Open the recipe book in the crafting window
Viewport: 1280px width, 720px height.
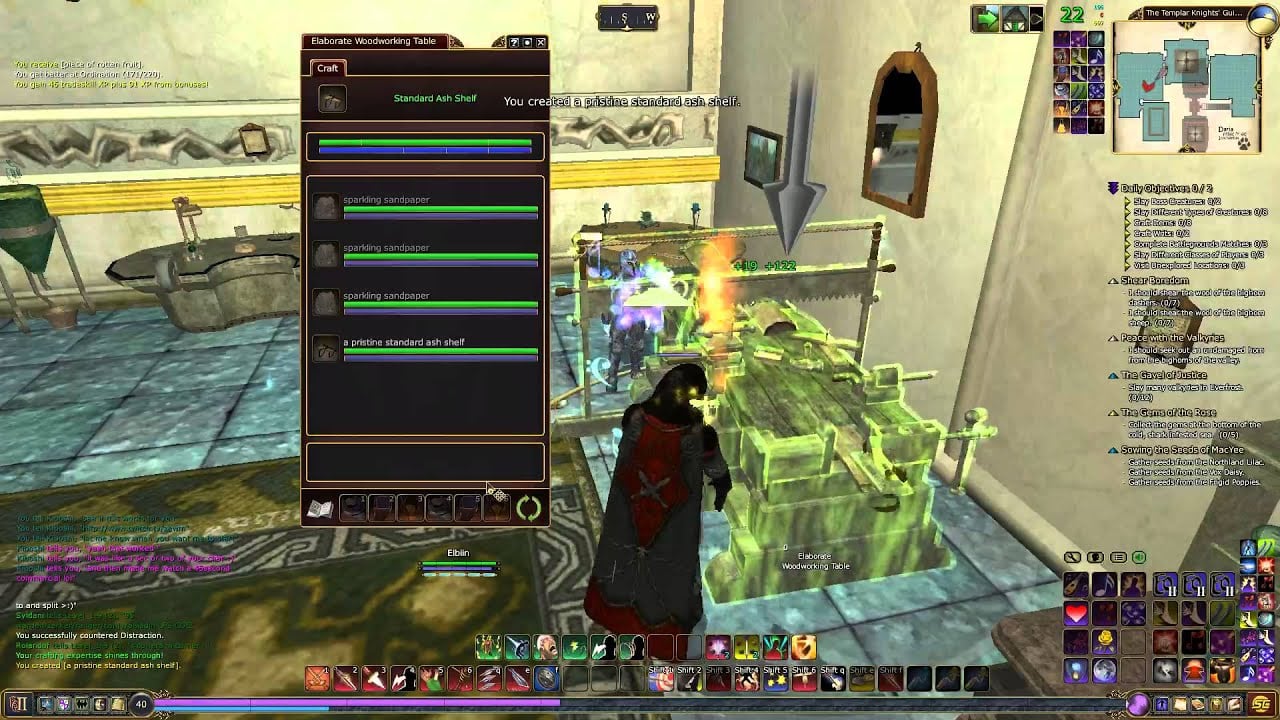click(x=320, y=508)
